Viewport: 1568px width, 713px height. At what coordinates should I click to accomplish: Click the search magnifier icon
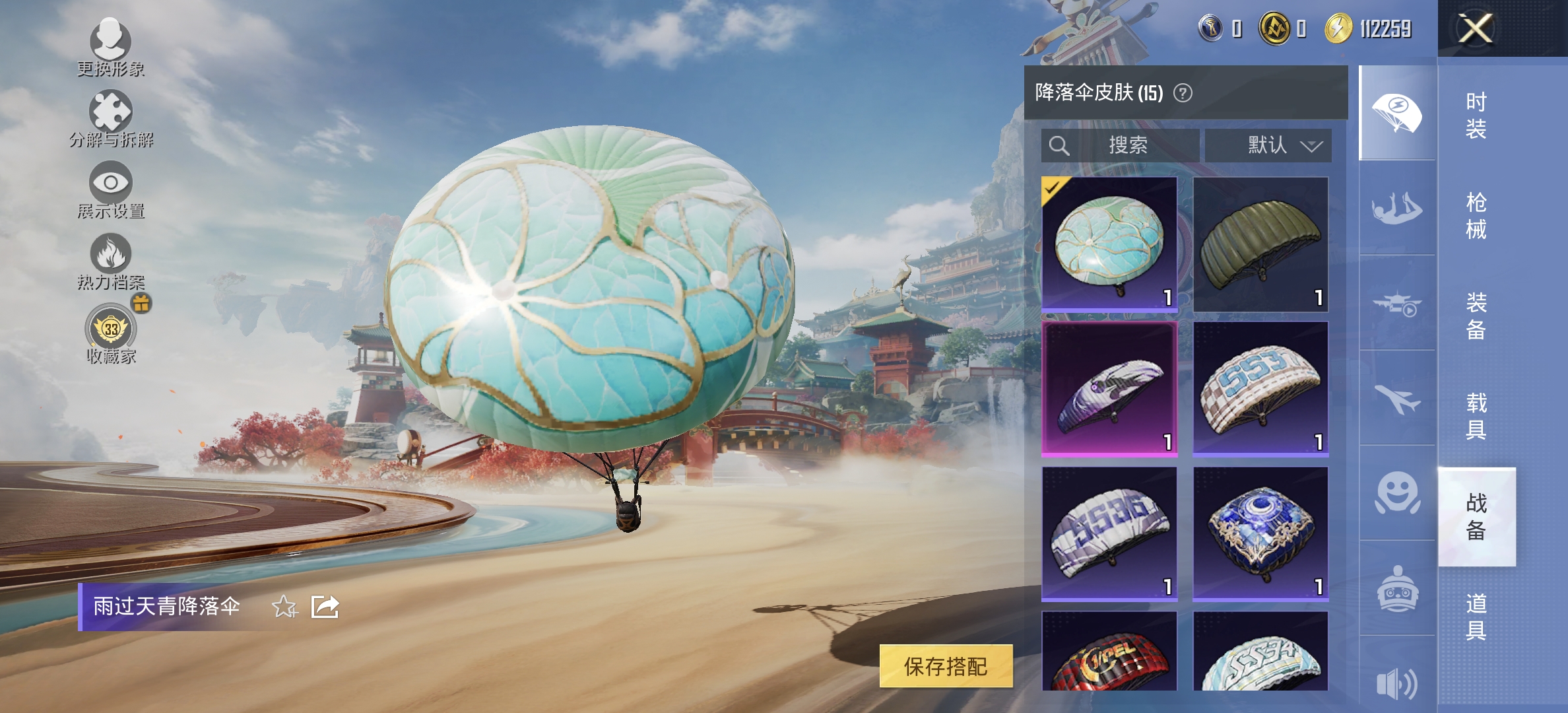1059,145
